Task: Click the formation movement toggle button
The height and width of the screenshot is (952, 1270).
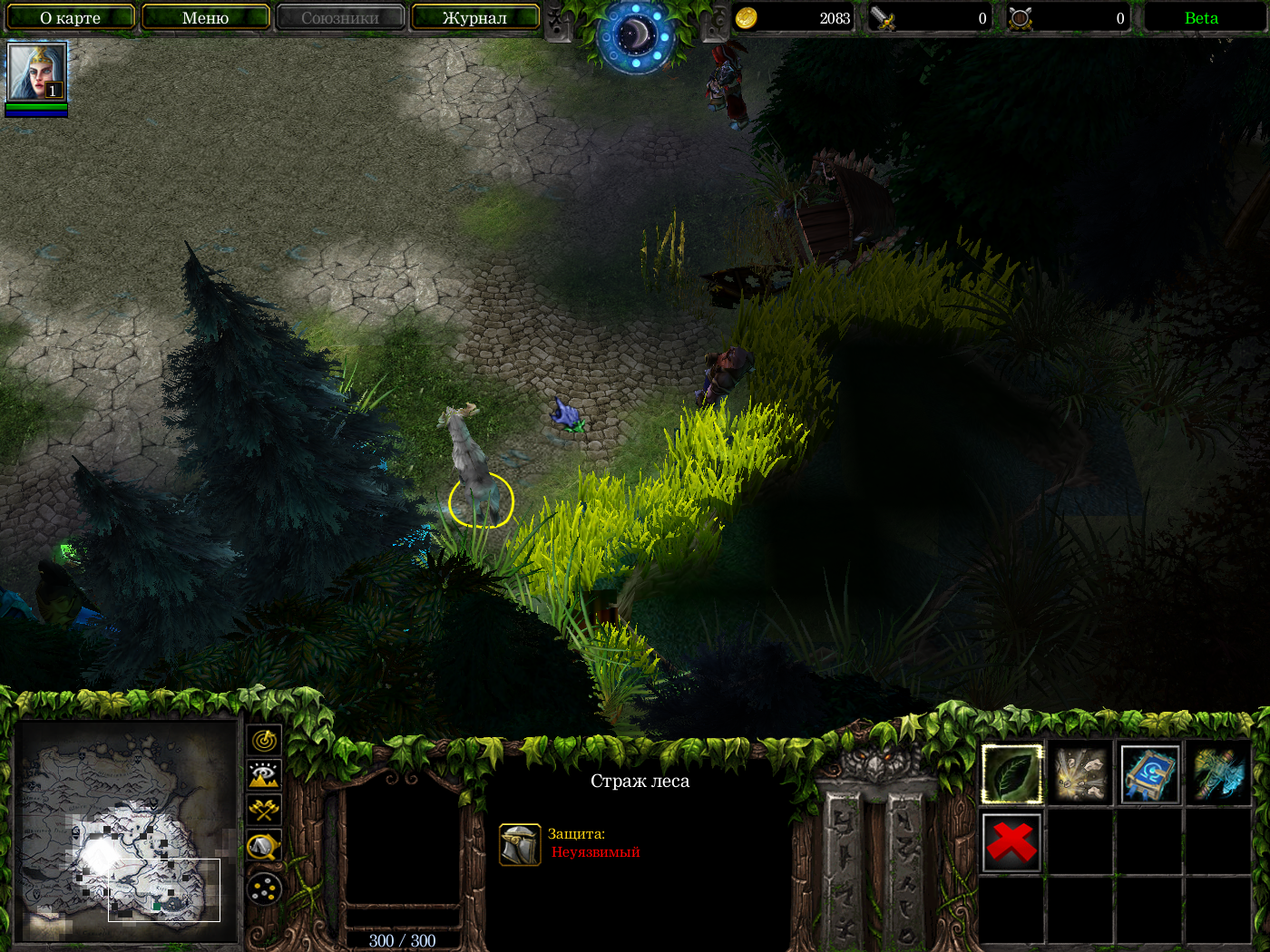Action: point(264,889)
